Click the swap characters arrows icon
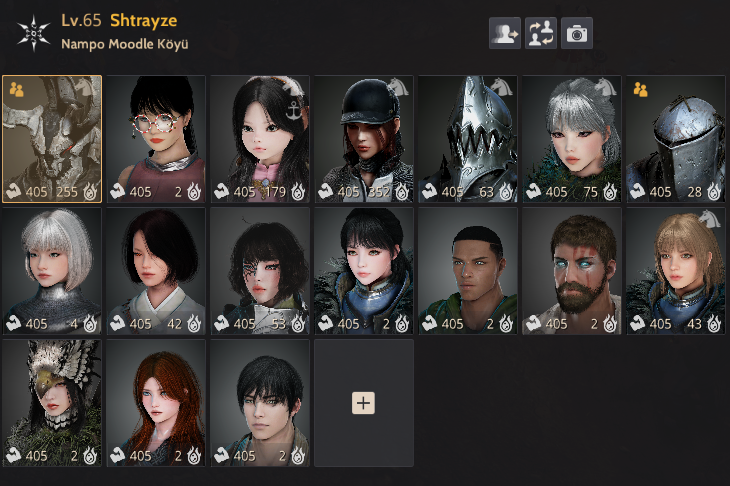Image resolution: width=730 pixels, height=486 pixels. (540, 33)
